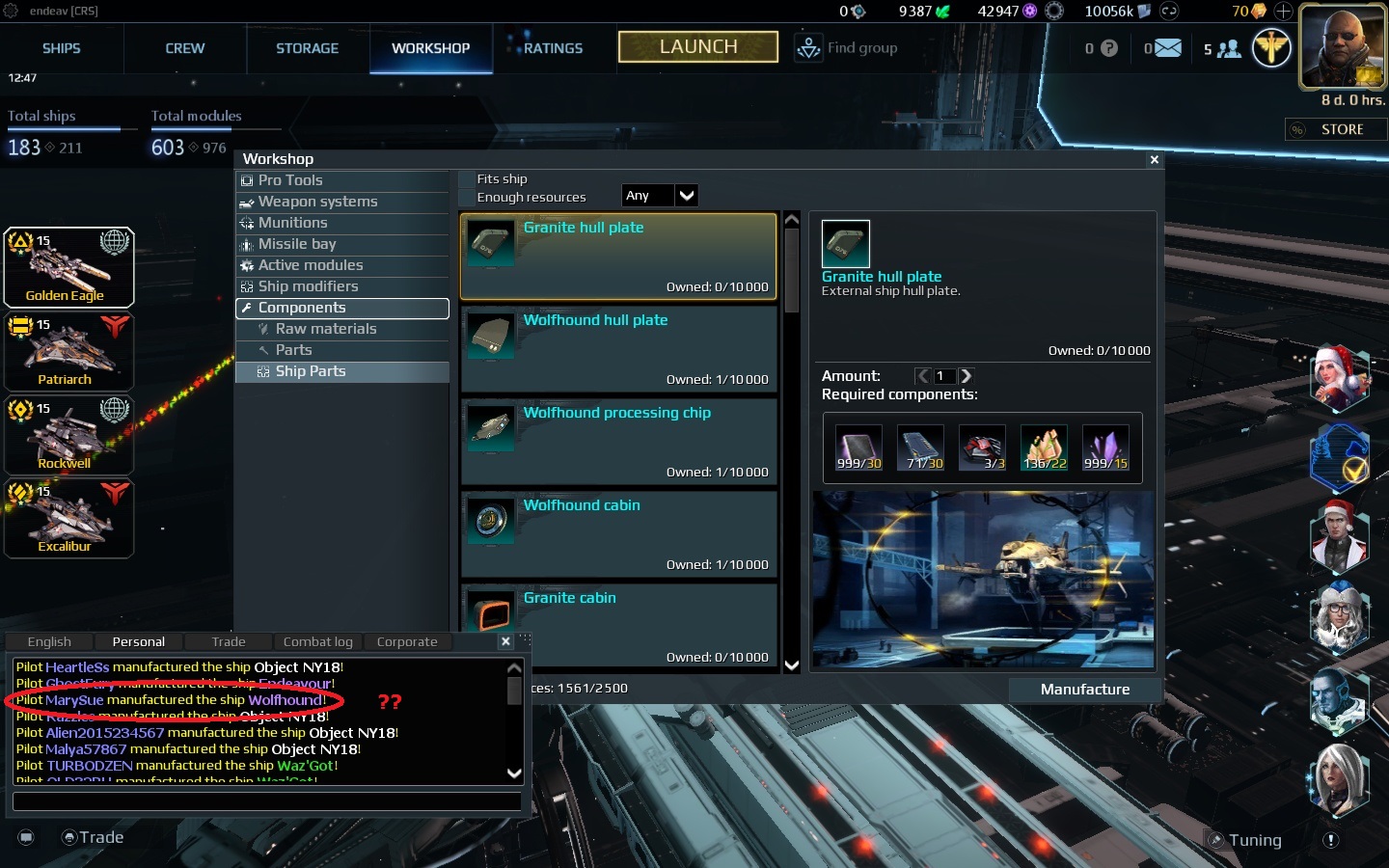Click the processing chip required component icon

pyautogui.click(x=920, y=447)
